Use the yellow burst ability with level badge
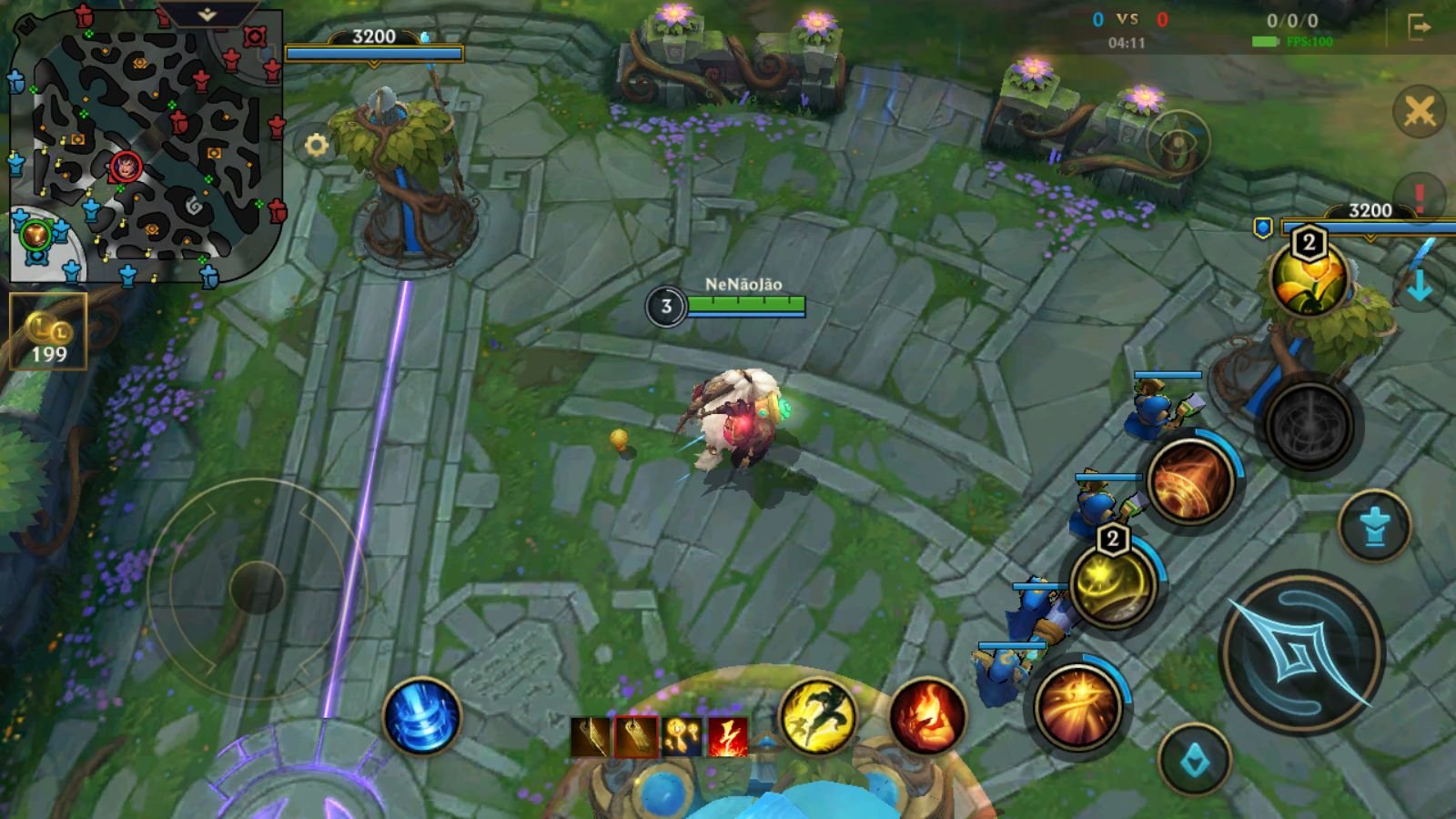The height and width of the screenshot is (819, 1456). click(1112, 585)
